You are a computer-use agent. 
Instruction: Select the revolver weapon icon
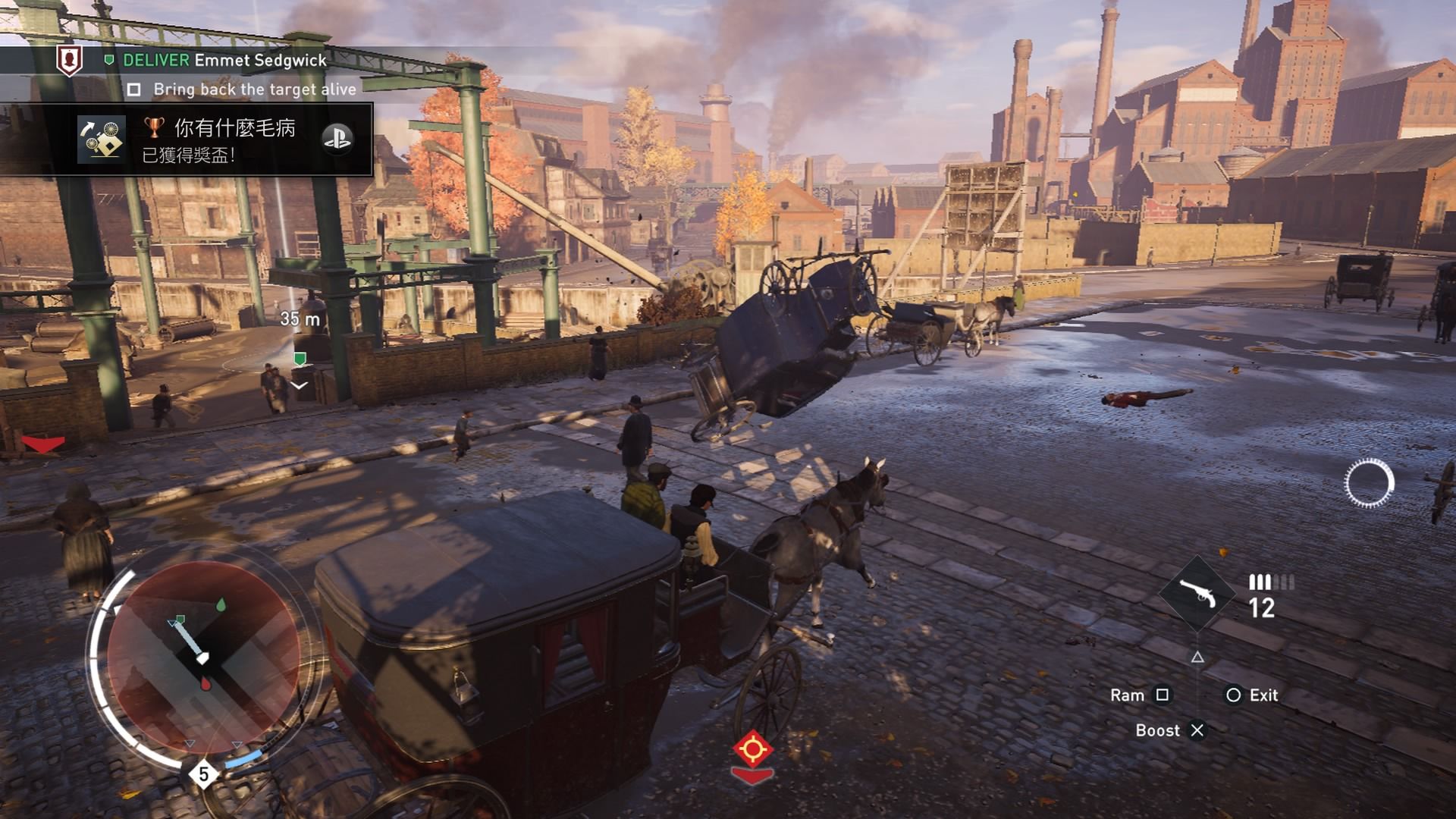1197,594
